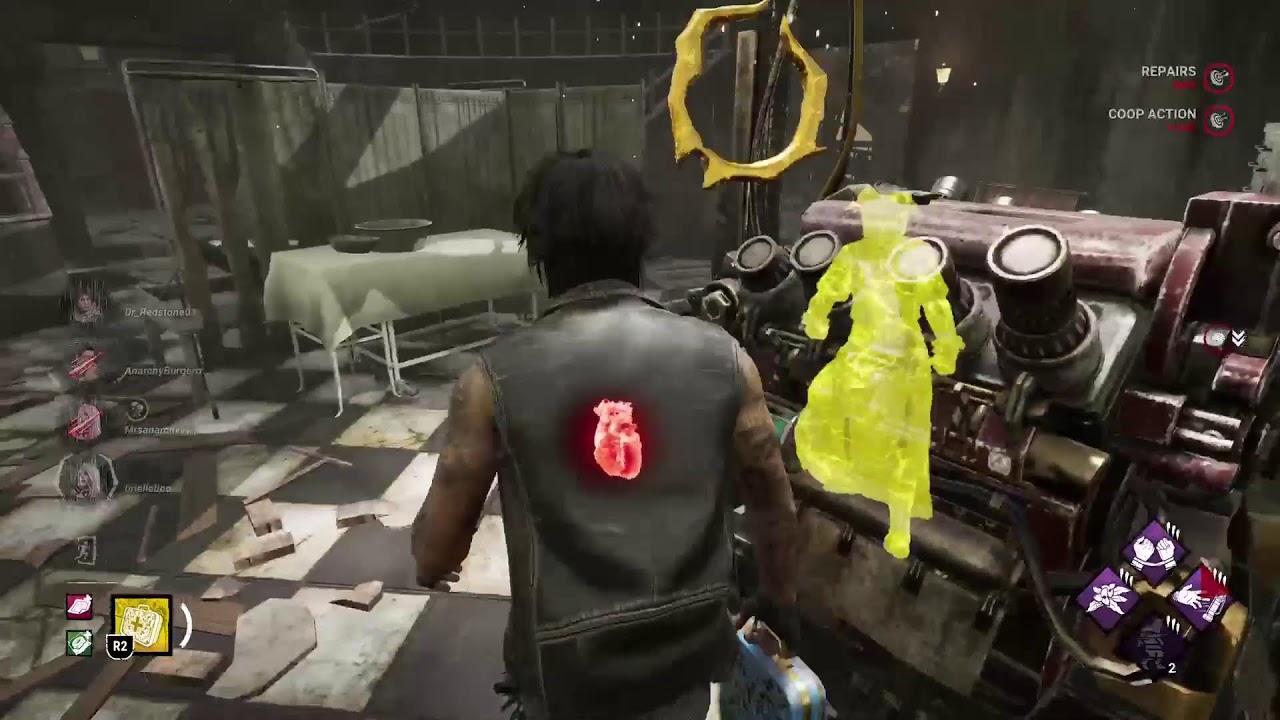Select the flower perk icon
This screenshot has width=1280, height=720.
[1108, 598]
